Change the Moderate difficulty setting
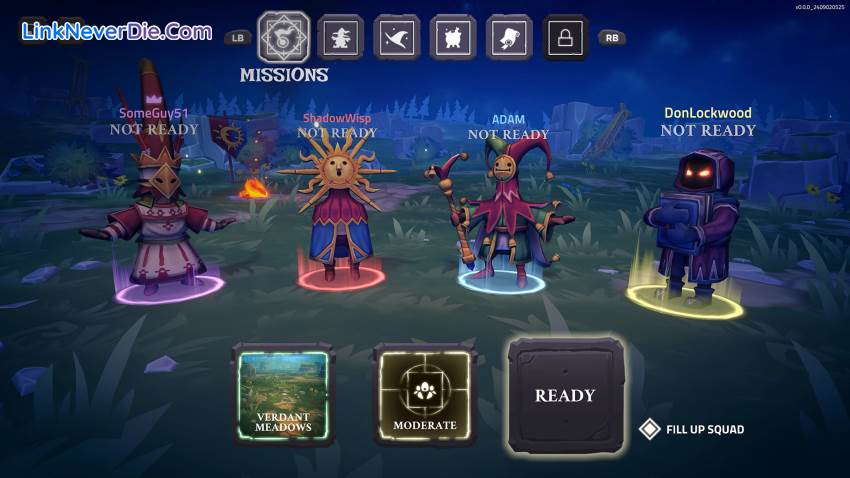The image size is (850, 478). click(424, 394)
